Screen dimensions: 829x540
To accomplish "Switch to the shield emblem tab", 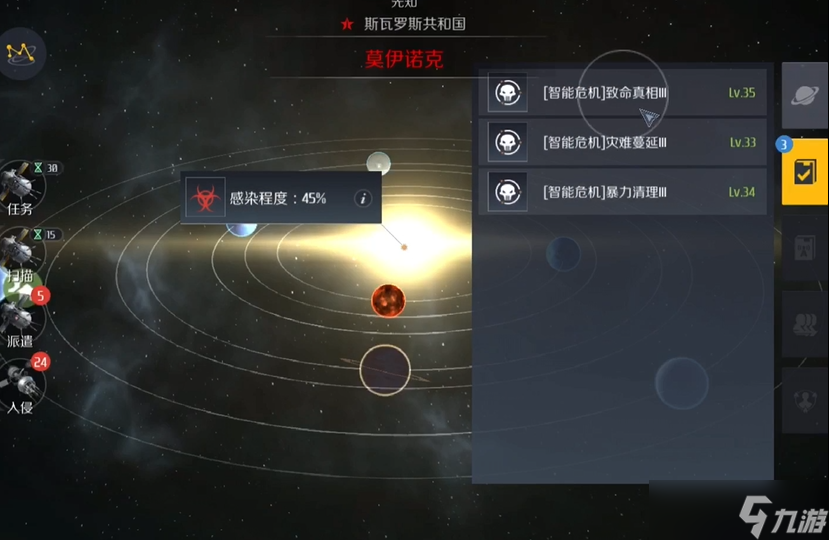I will pyautogui.click(x=804, y=400).
